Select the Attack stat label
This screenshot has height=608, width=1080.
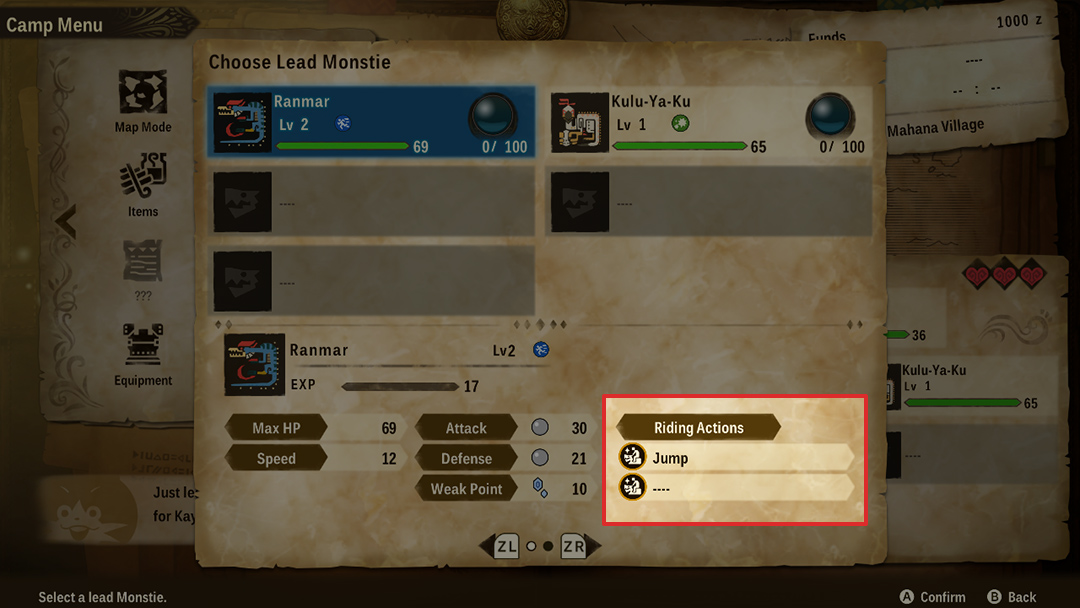click(466, 428)
